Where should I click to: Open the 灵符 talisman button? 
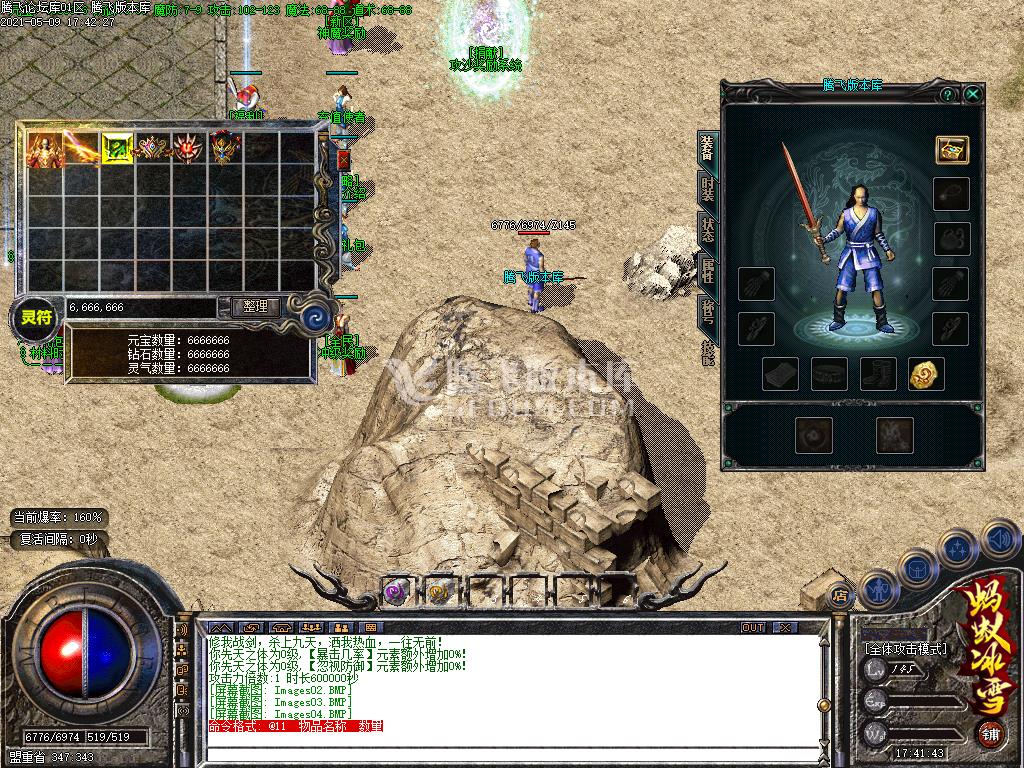[36, 318]
